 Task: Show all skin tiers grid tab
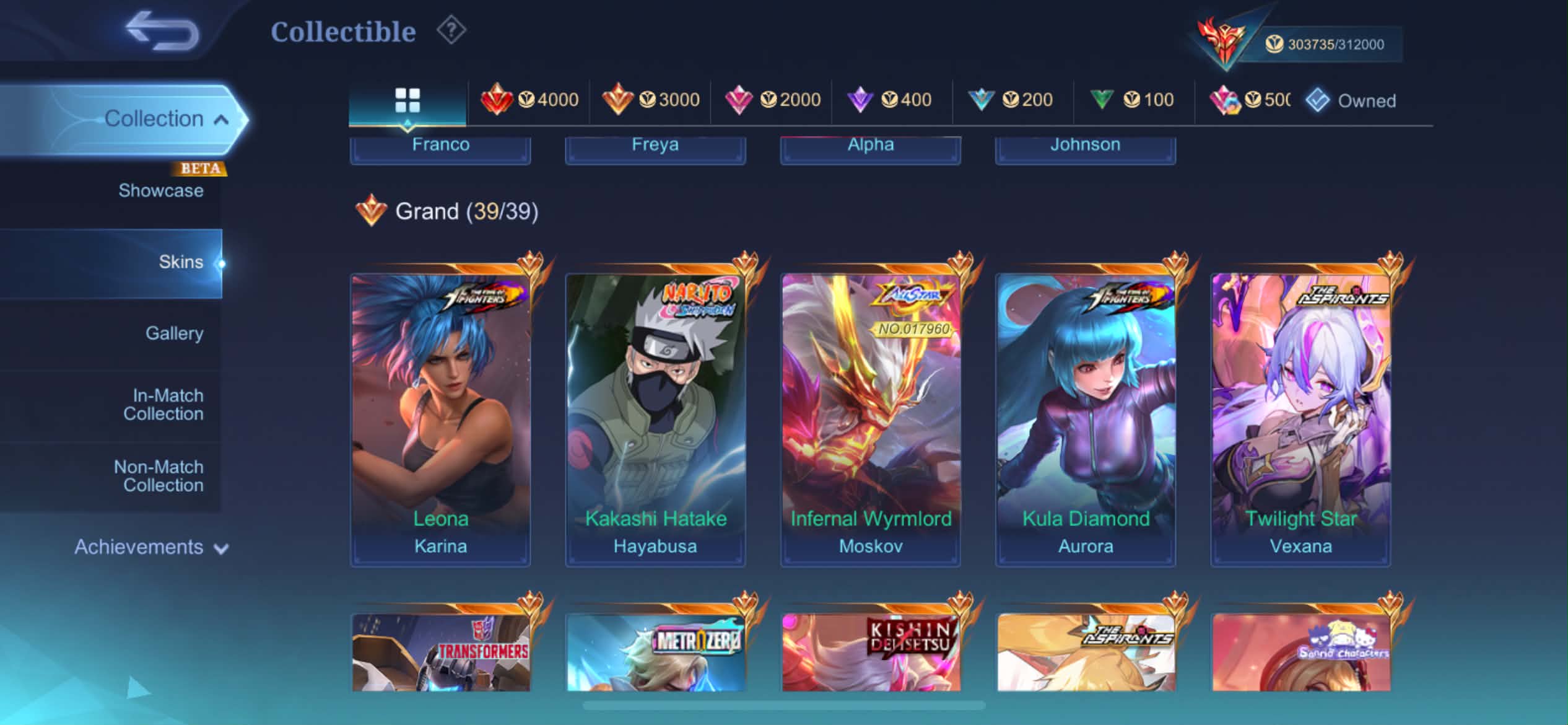pos(407,100)
